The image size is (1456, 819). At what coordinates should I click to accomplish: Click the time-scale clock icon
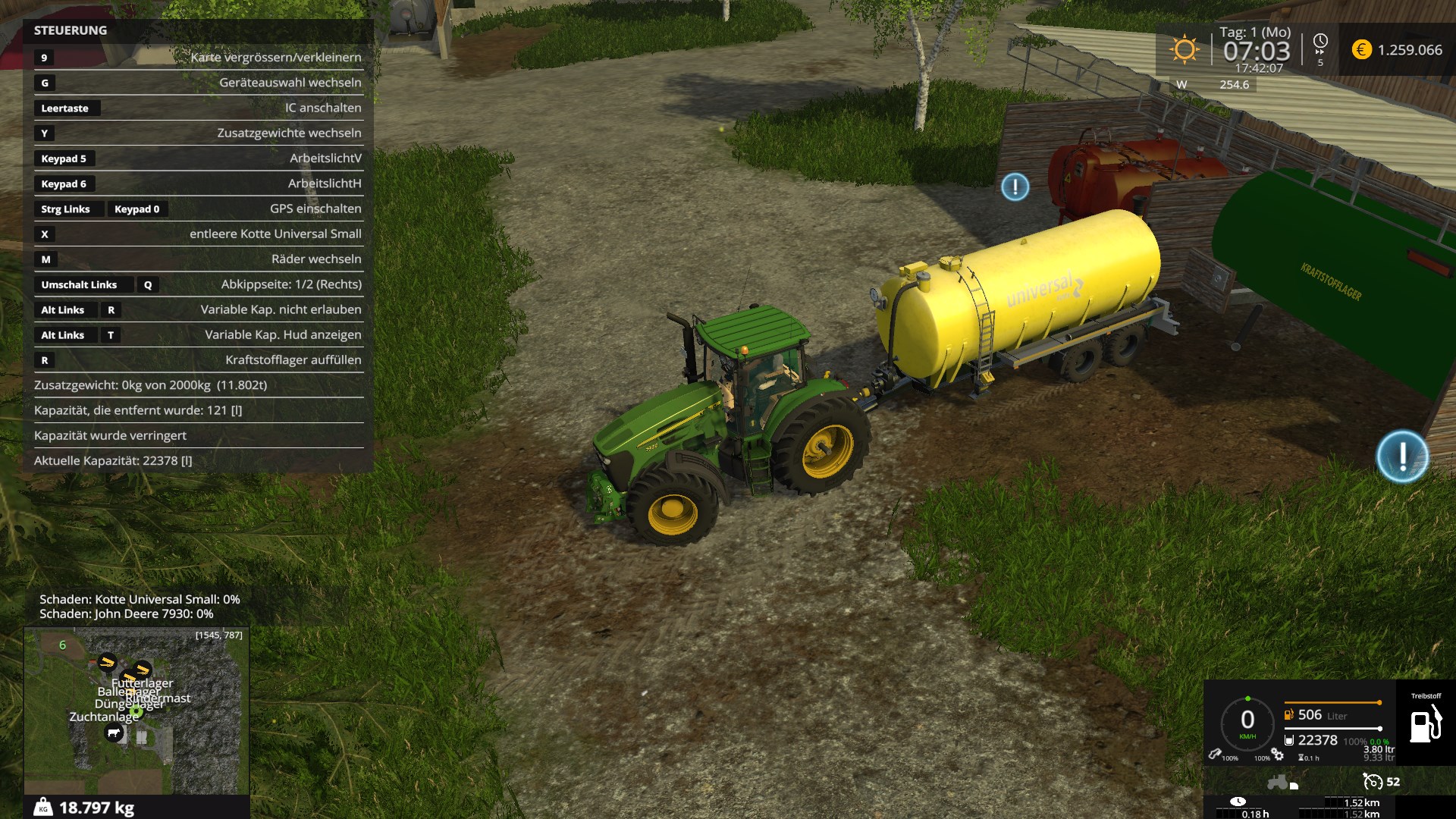point(1320,42)
